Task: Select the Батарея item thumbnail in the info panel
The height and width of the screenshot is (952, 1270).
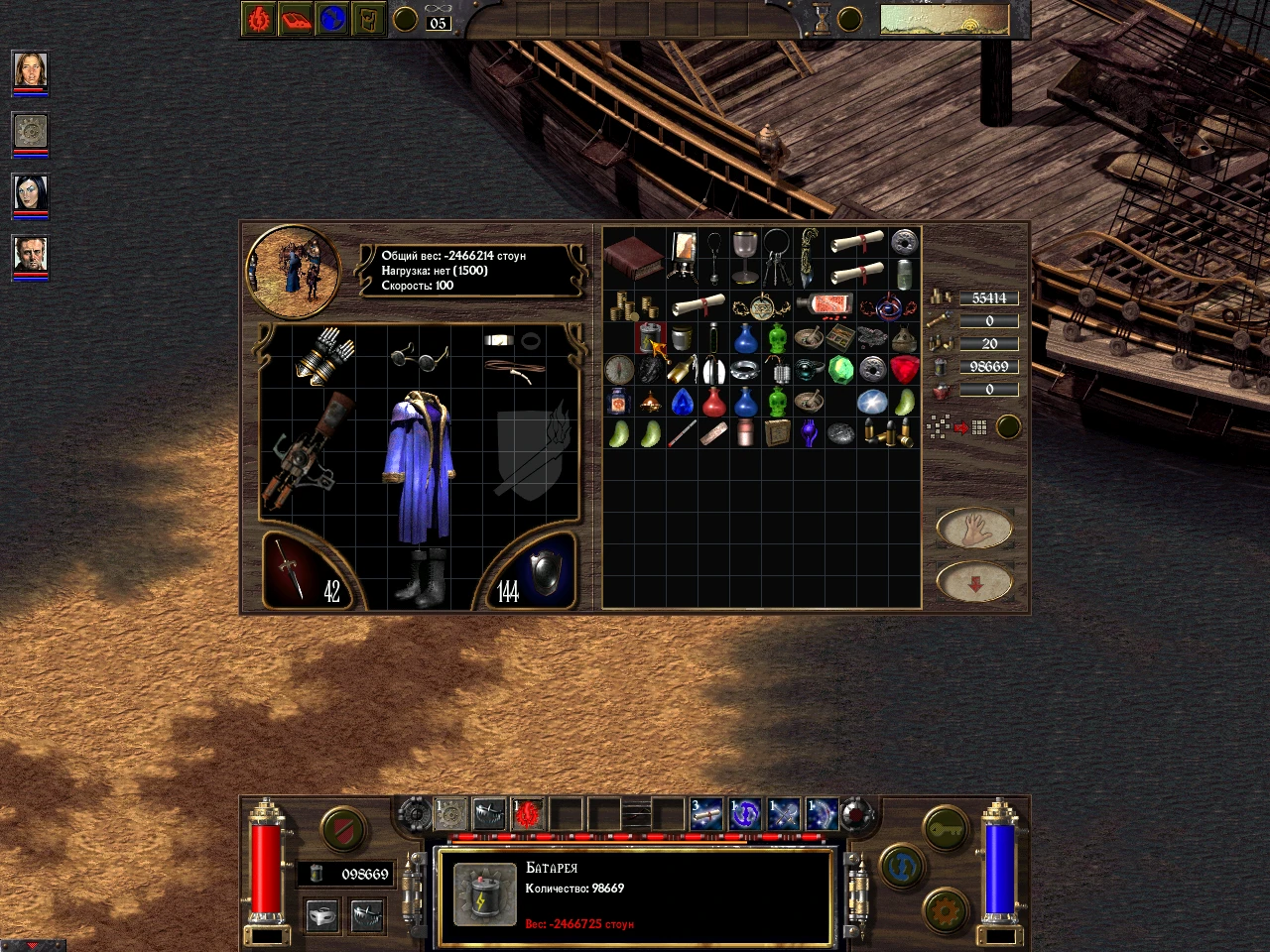Action: pyautogui.click(x=485, y=891)
